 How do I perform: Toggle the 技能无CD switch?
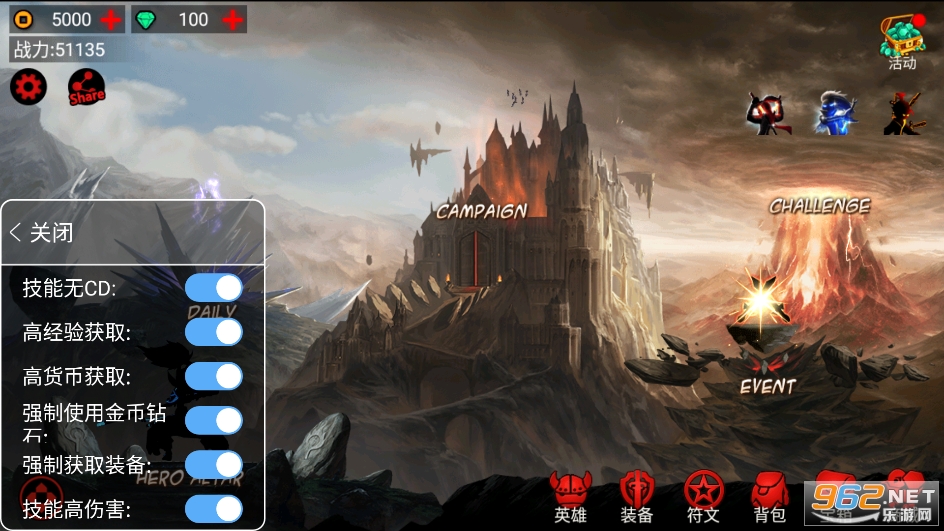tap(214, 288)
